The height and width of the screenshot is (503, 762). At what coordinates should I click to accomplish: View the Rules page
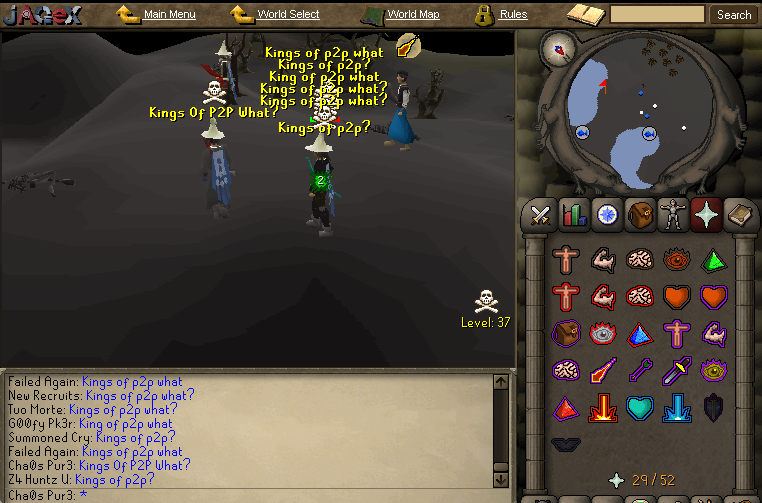point(513,15)
